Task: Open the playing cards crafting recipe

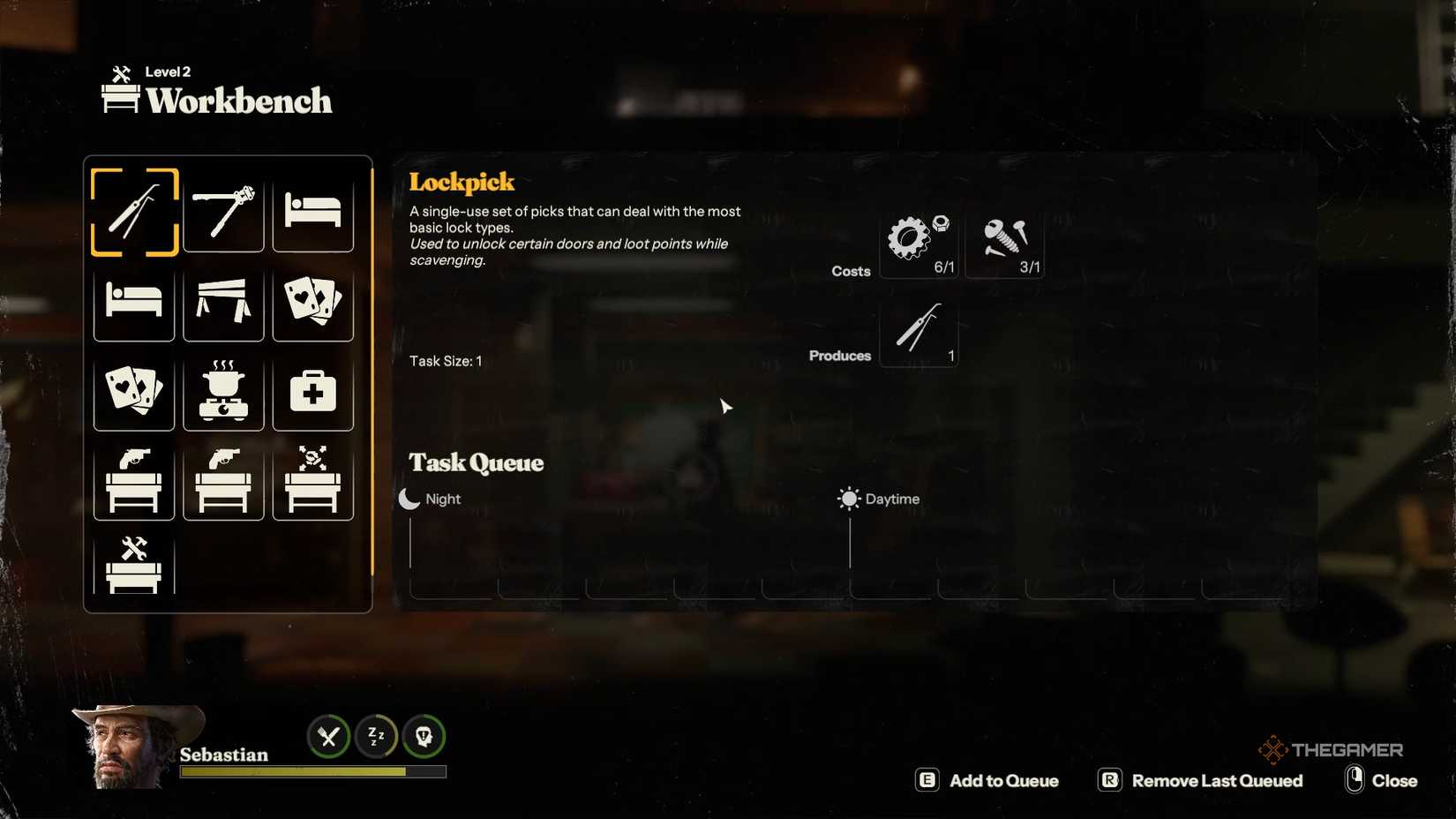Action: 313,304
